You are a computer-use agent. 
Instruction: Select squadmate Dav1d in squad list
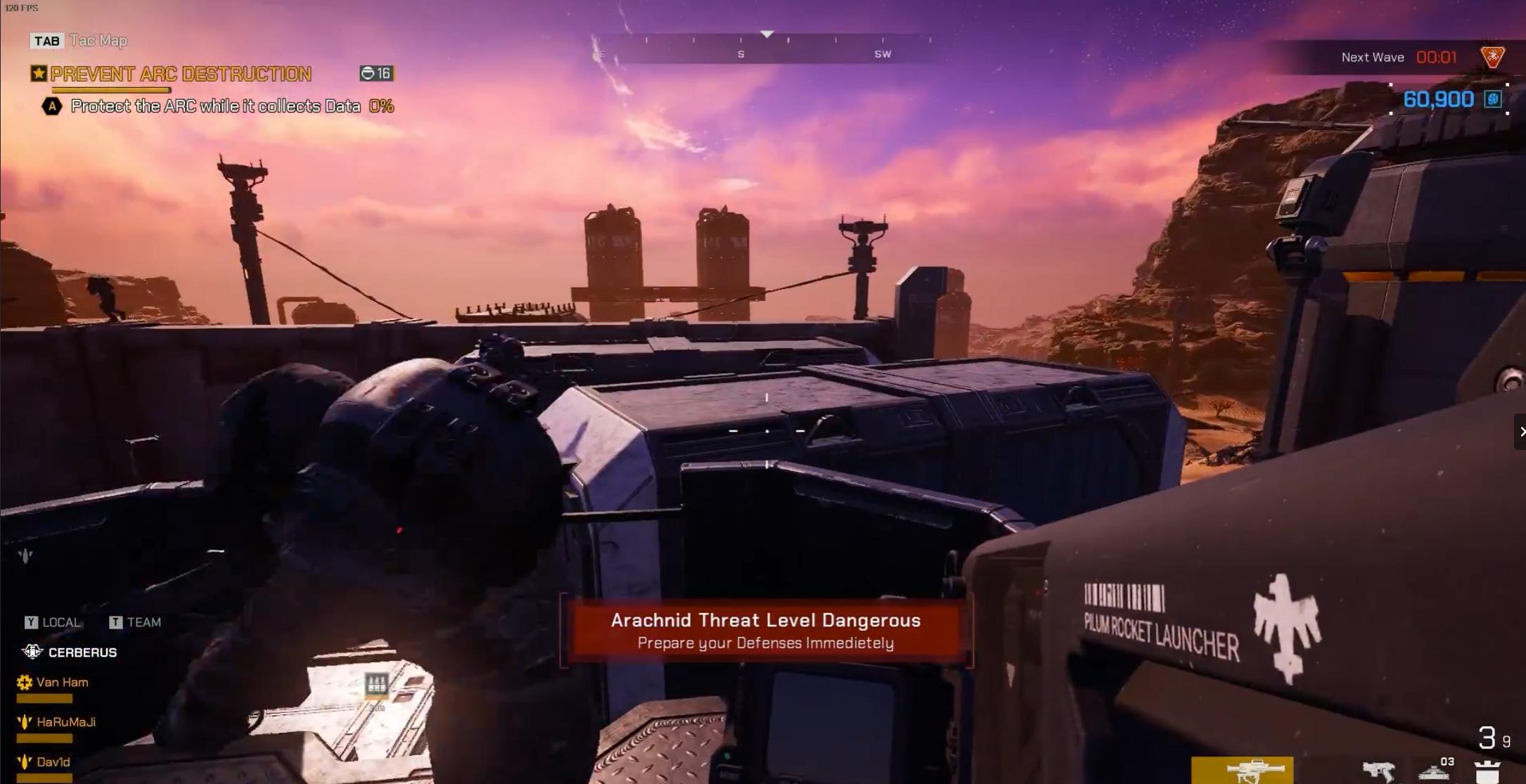coord(53,761)
